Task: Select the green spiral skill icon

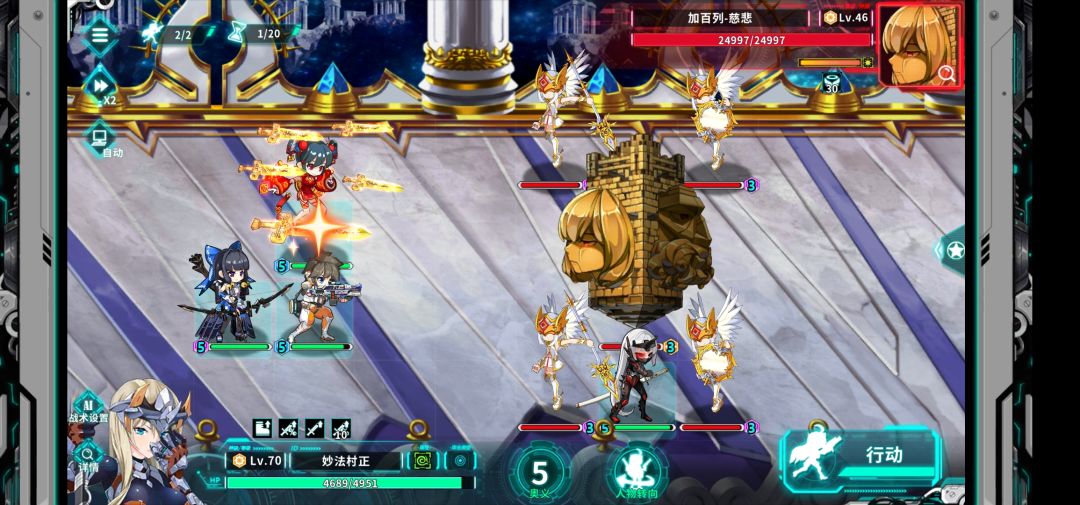Action: click(422, 460)
